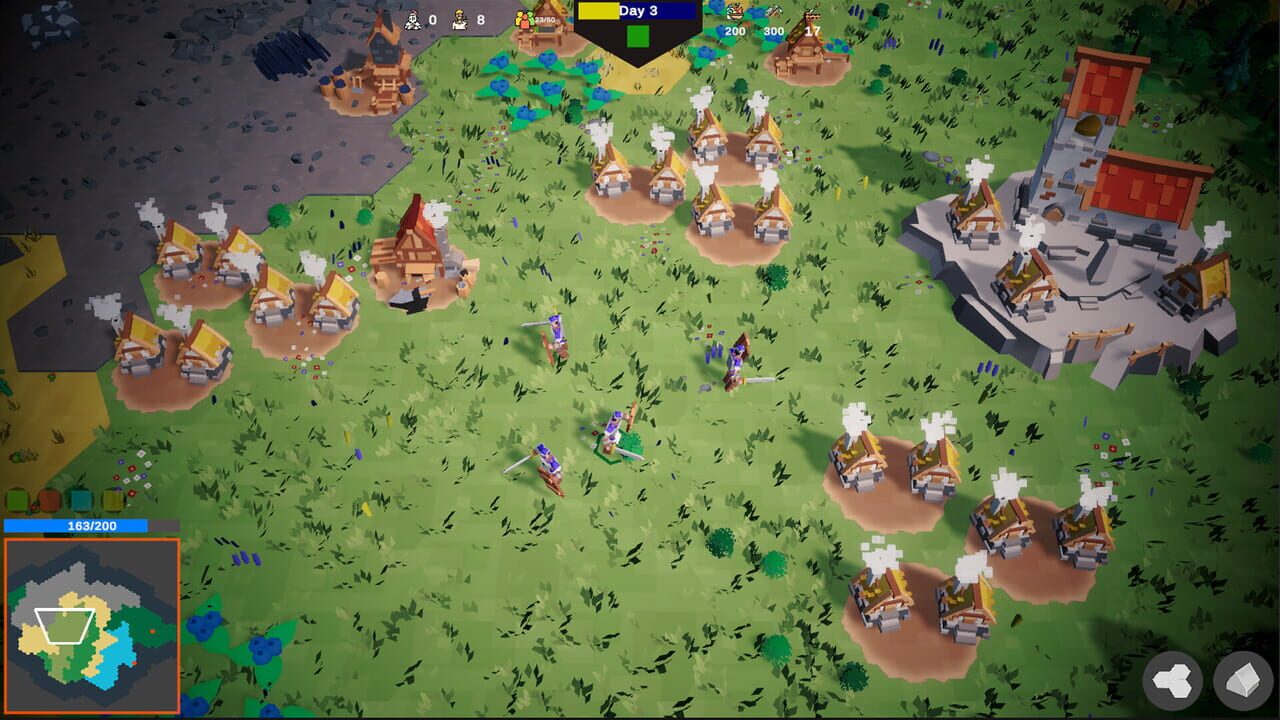
Task: Select the teal water tile swatch
Action: pyautogui.click(x=81, y=501)
